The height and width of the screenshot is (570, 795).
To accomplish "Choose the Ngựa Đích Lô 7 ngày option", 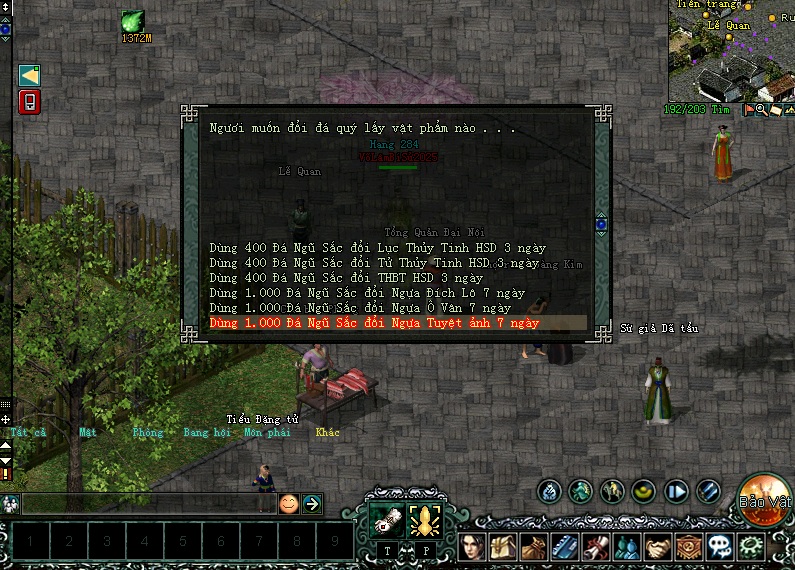I will (x=367, y=293).
